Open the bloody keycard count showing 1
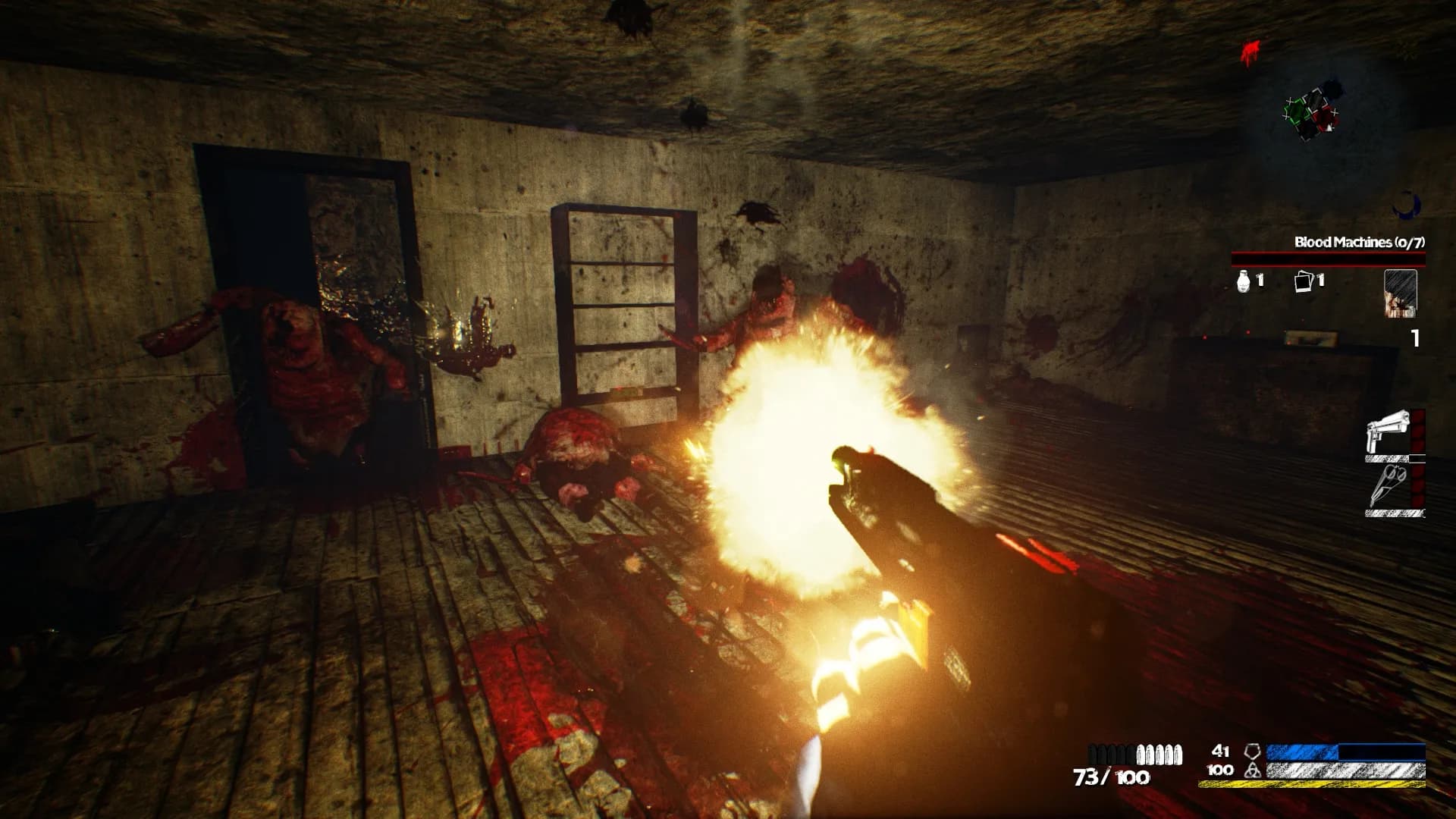 (x=1414, y=338)
